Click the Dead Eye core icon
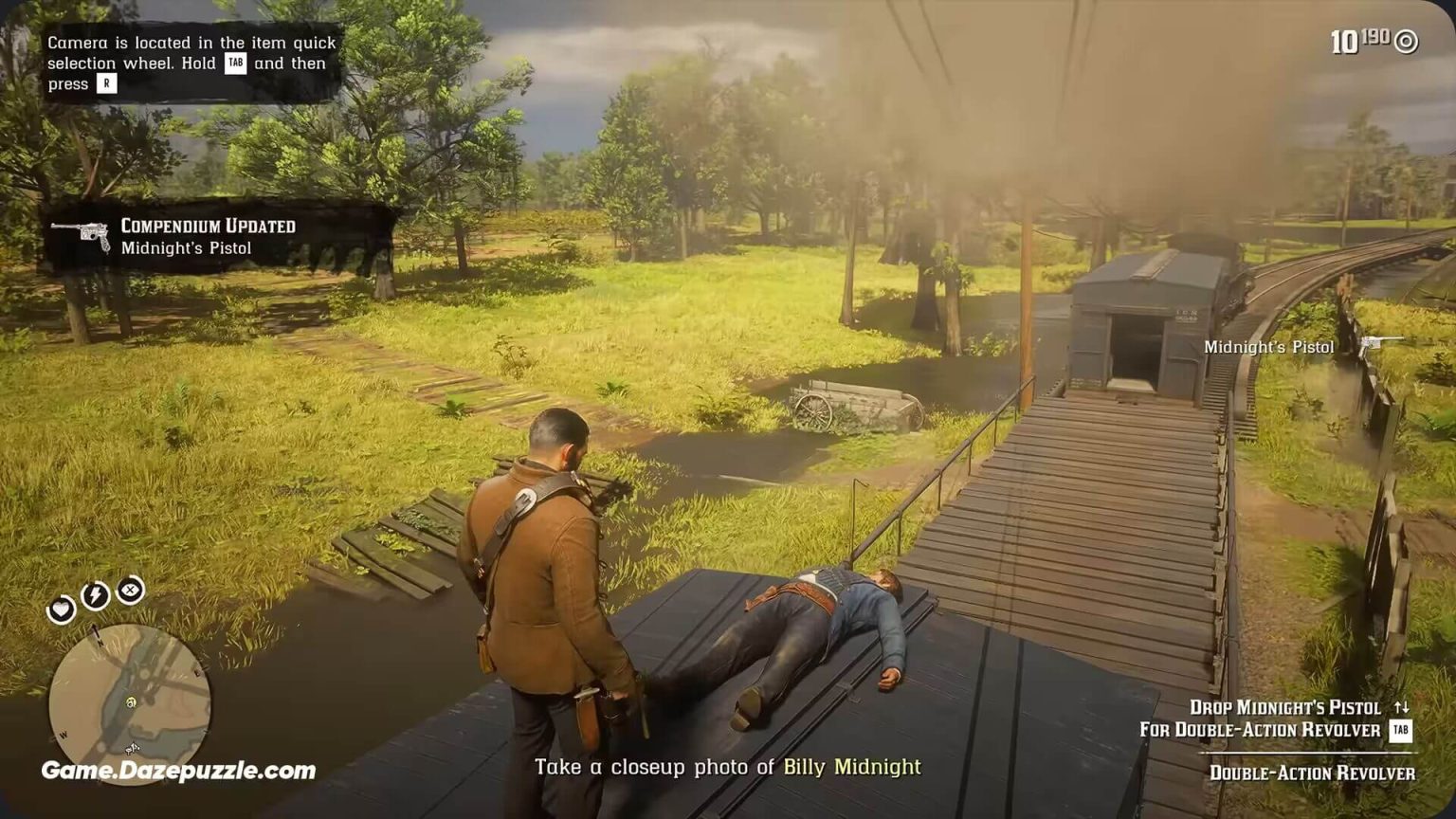 (x=131, y=591)
